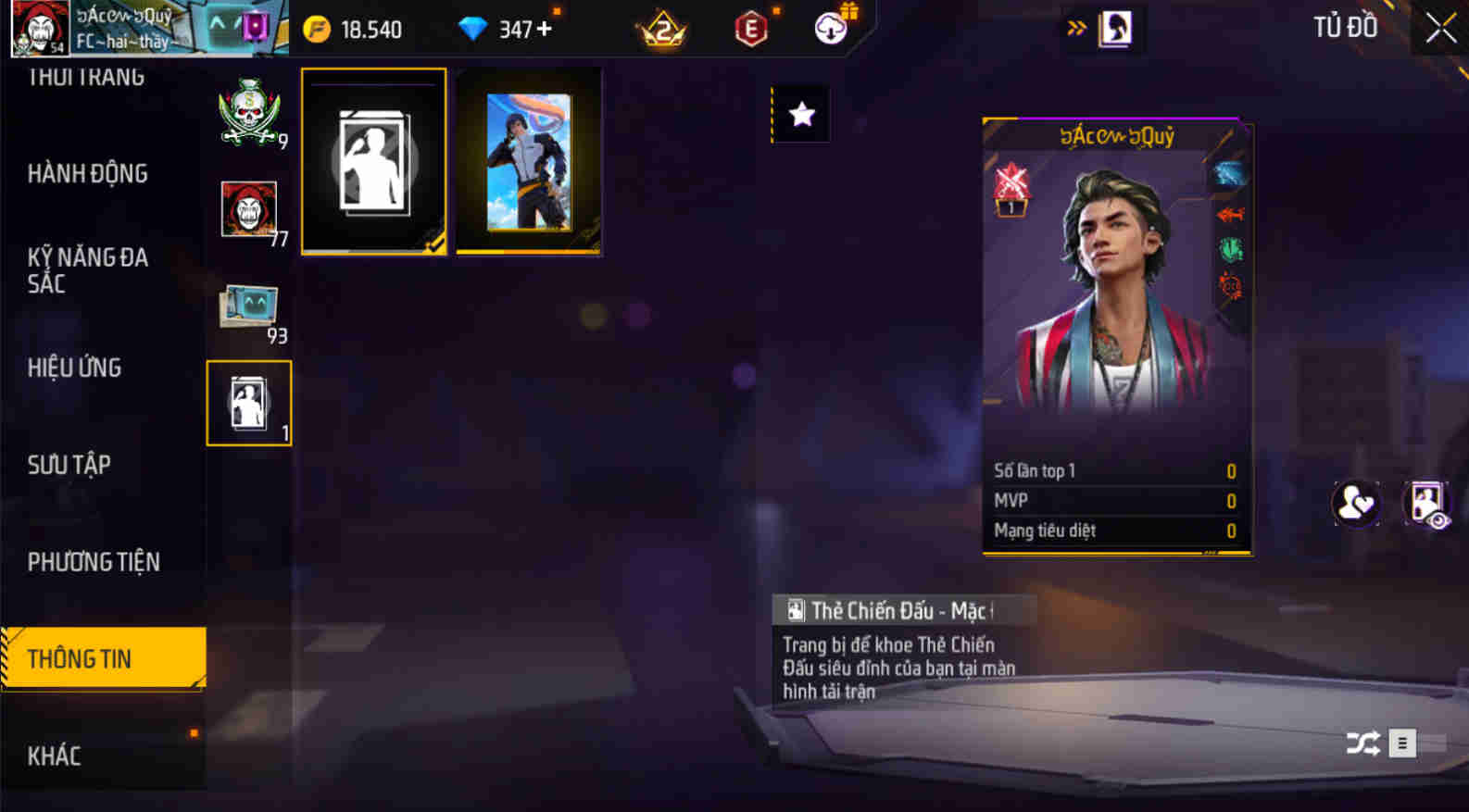Select the favorite partner heart icon
This screenshot has height=812, width=1469.
click(x=1355, y=503)
